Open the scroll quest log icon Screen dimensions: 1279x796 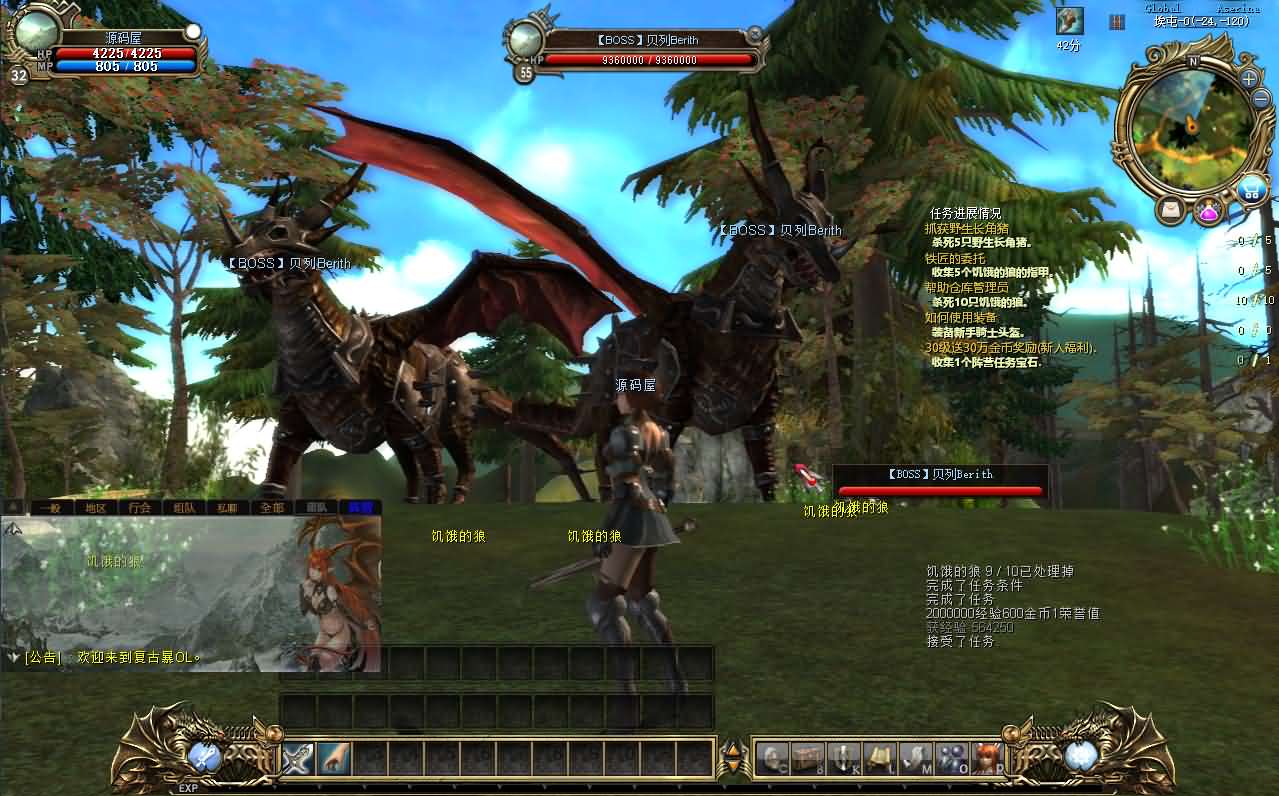(878, 759)
